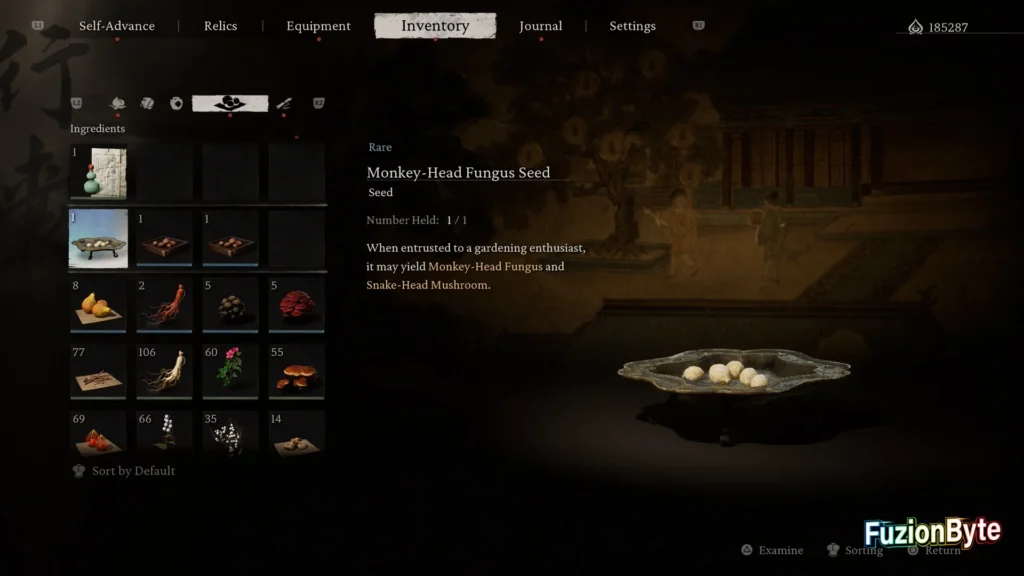Select the highlighted ingredients category icon
Image resolution: width=1024 pixels, height=576 pixels.
230,103
